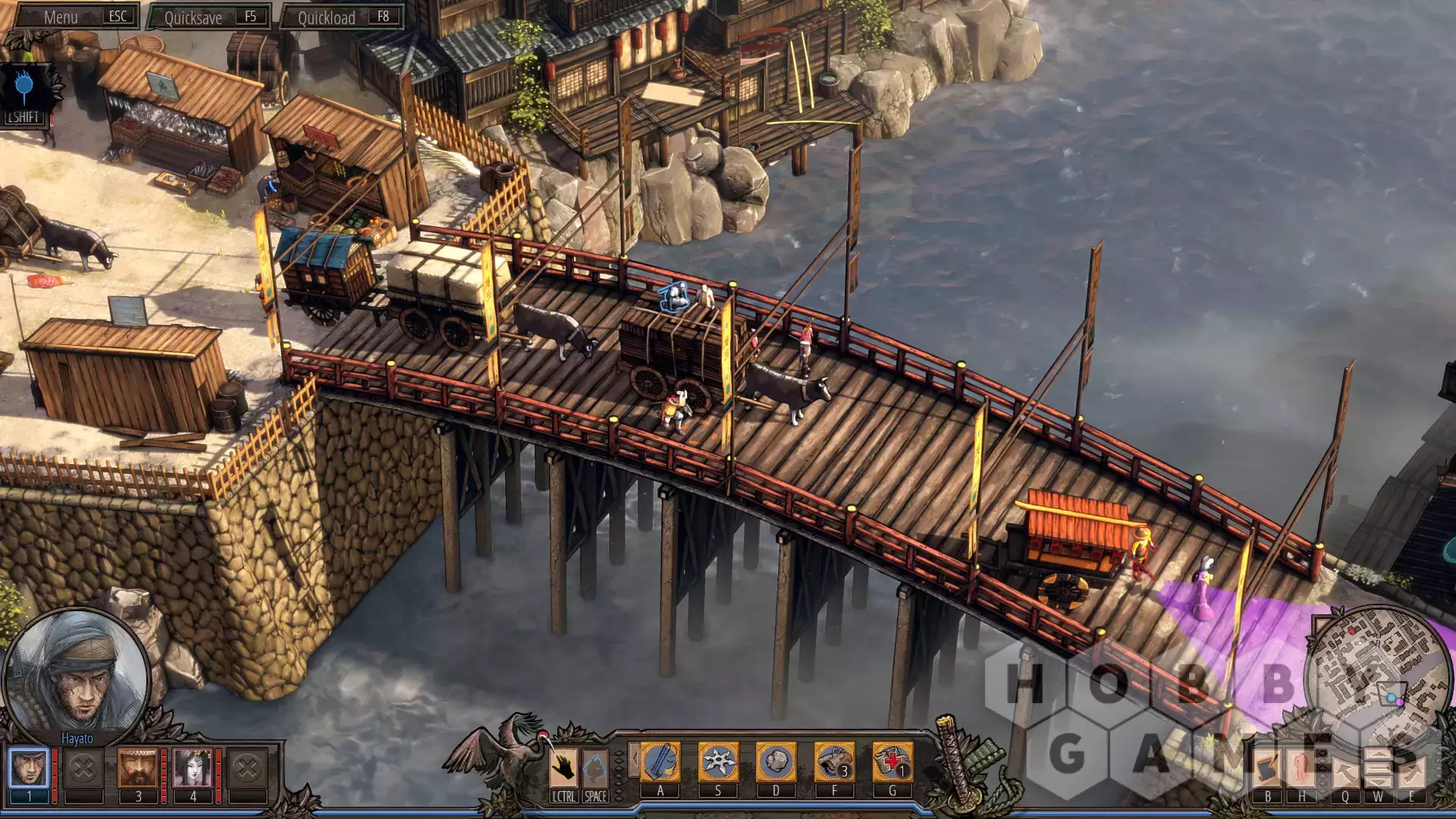
Task: Rotate camera with the left arrow icon
Action: point(1345,771)
